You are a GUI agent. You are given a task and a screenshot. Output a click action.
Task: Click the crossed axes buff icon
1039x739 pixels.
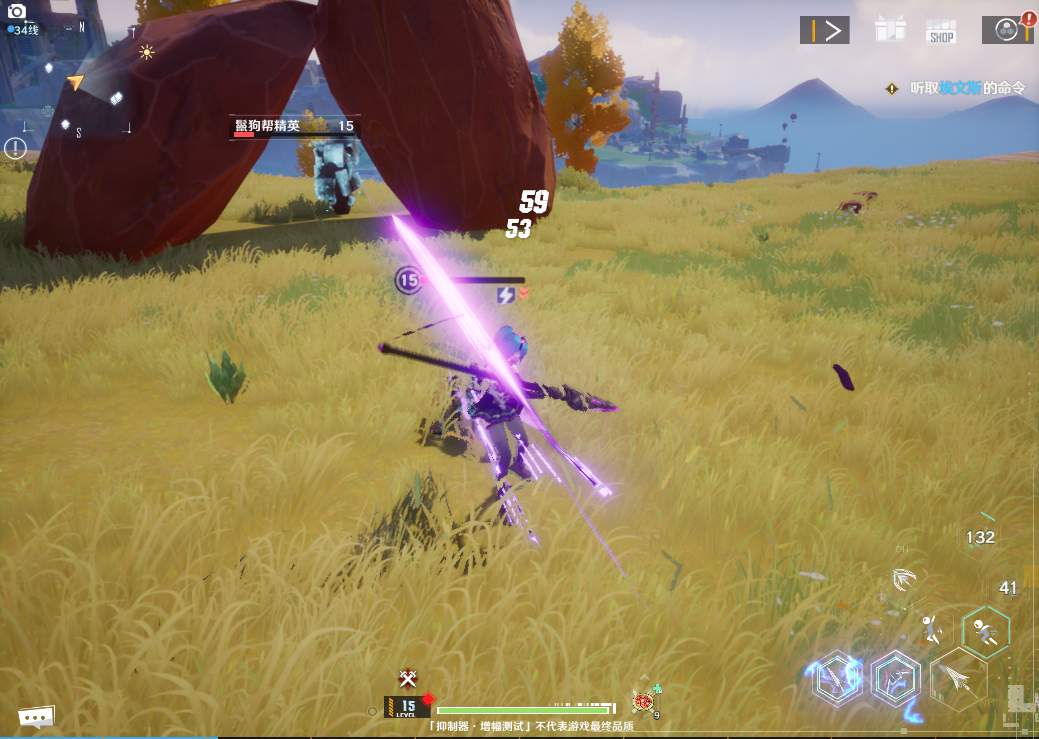pyautogui.click(x=407, y=679)
